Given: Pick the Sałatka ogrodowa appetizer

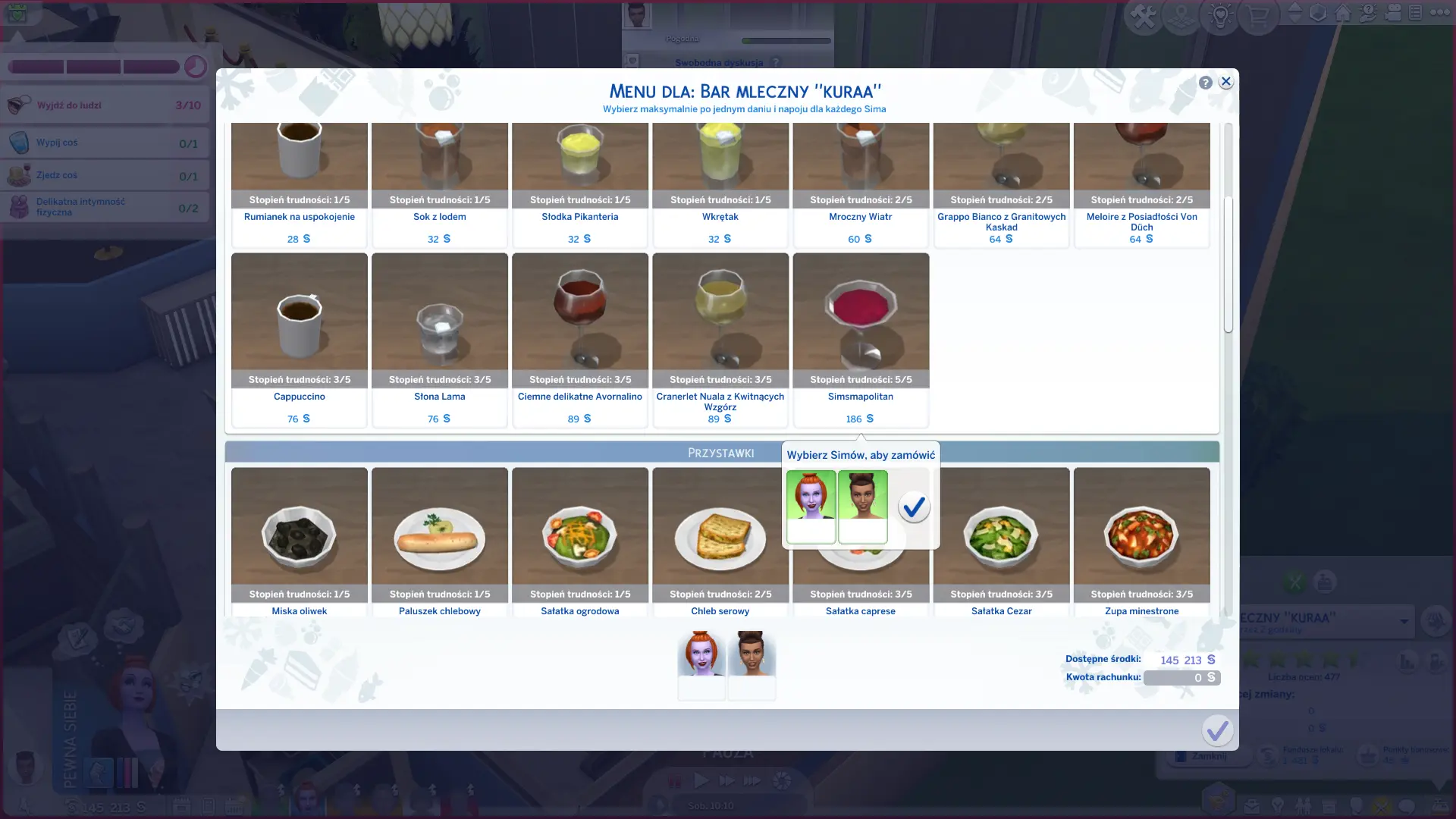Looking at the screenshot, I should pyautogui.click(x=579, y=538).
